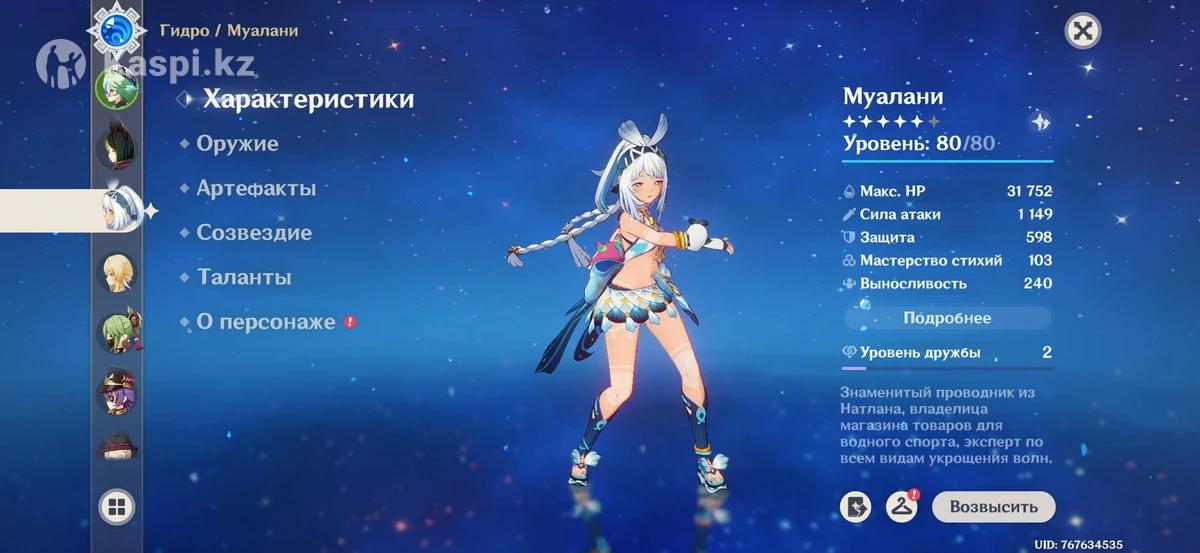Screen dimensions: 1200x553
Task: Select the purple-haired character wearing a hat
Action: coord(116,392)
